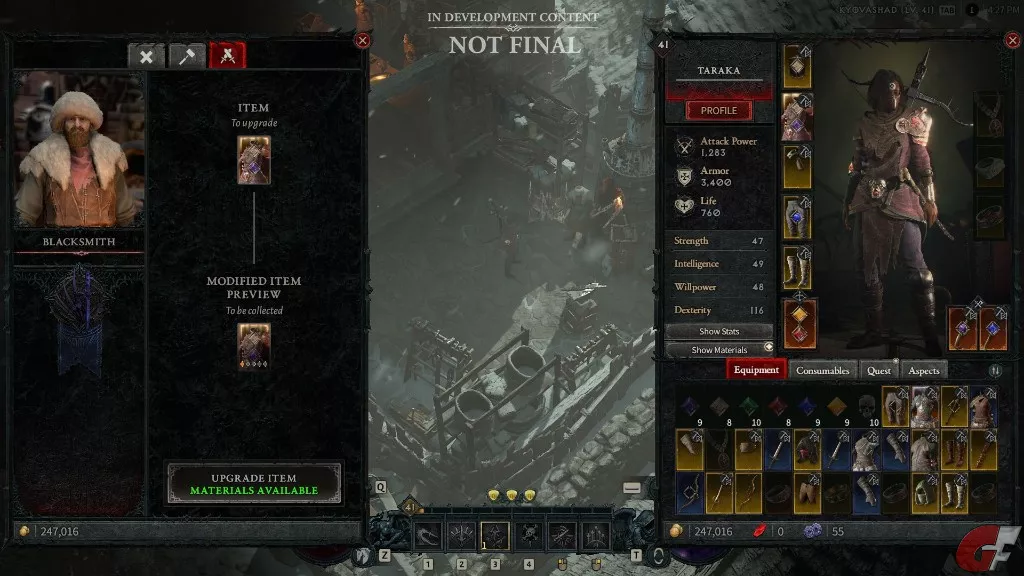1024x576 pixels.
Task: Select the Equipment tab
Action: (x=756, y=370)
